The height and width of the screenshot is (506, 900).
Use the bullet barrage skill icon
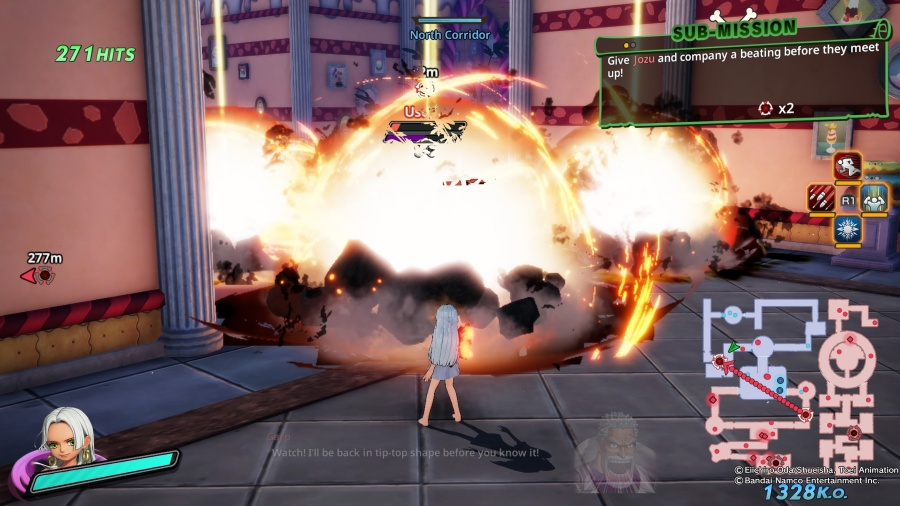(x=821, y=198)
